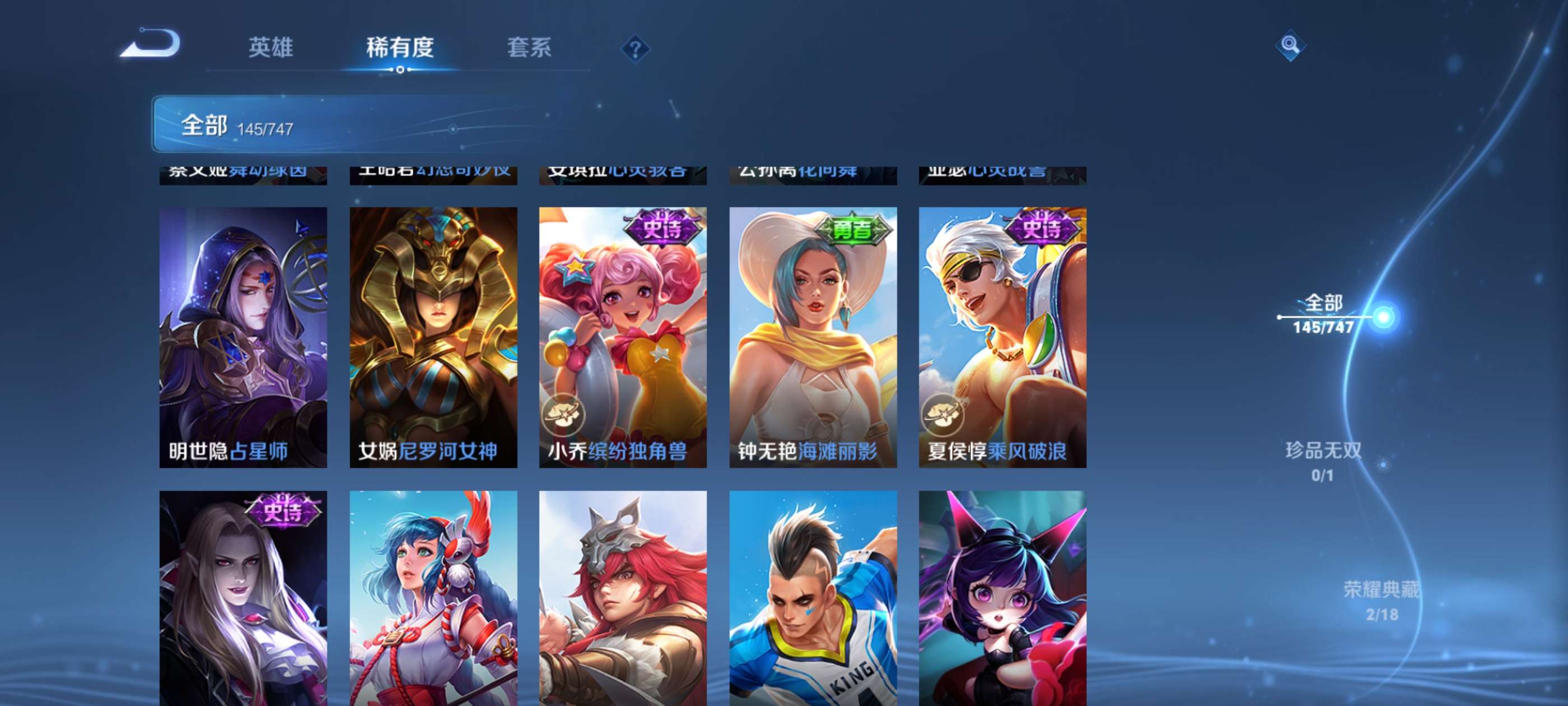Select the 女娲 尼罗河女神 skin card
The image size is (1568, 706).
pyautogui.click(x=433, y=337)
